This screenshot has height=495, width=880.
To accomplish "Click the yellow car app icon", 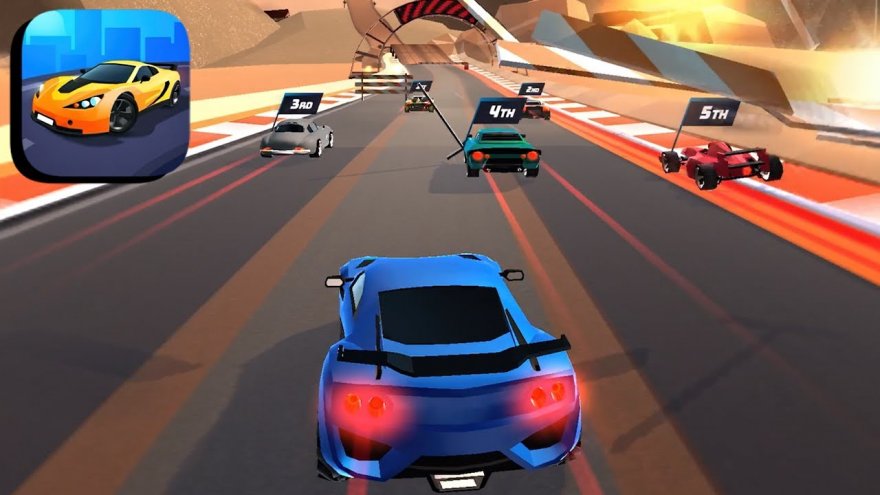I will (x=99, y=95).
